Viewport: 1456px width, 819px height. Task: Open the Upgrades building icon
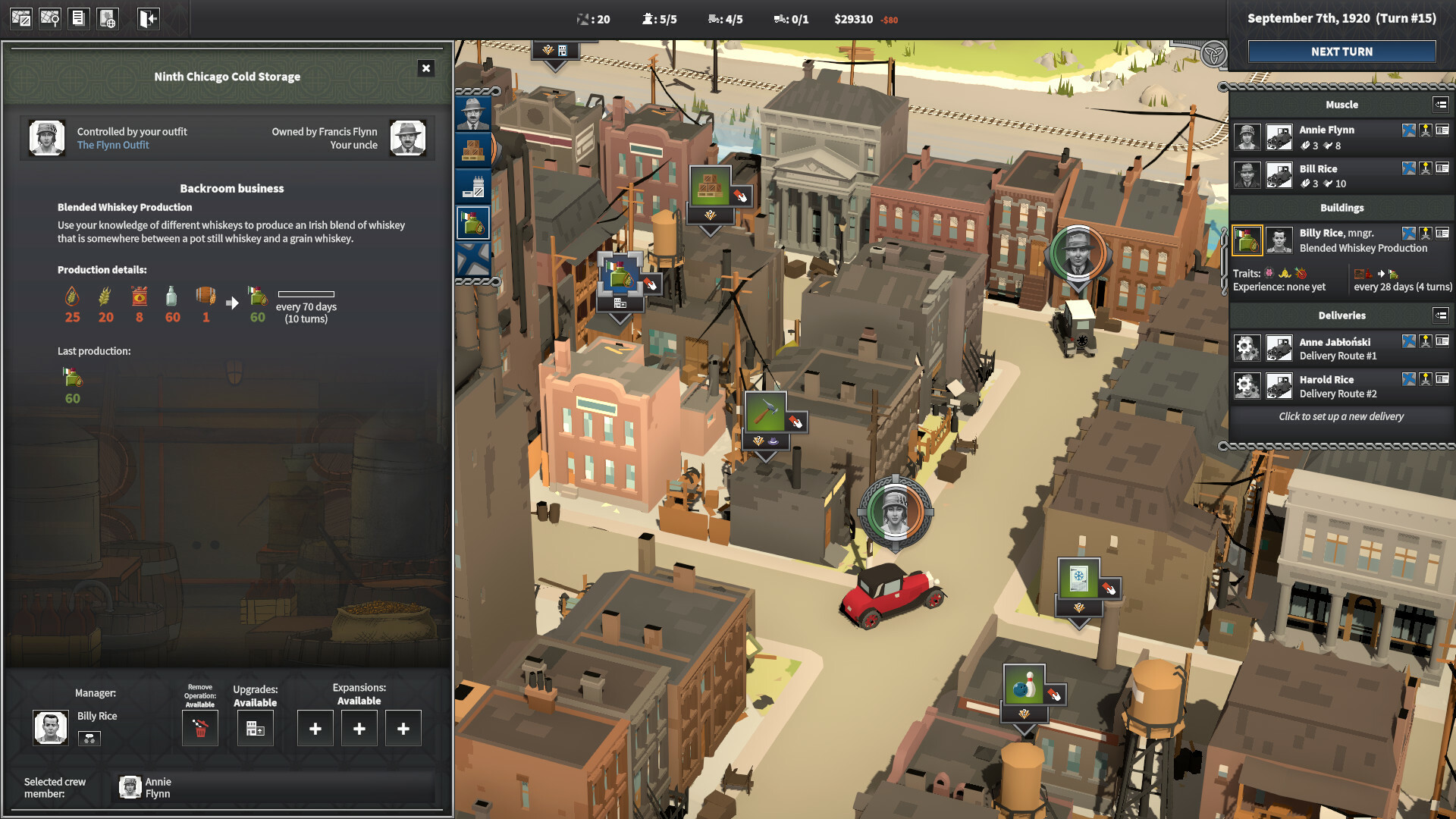coord(256,727)
